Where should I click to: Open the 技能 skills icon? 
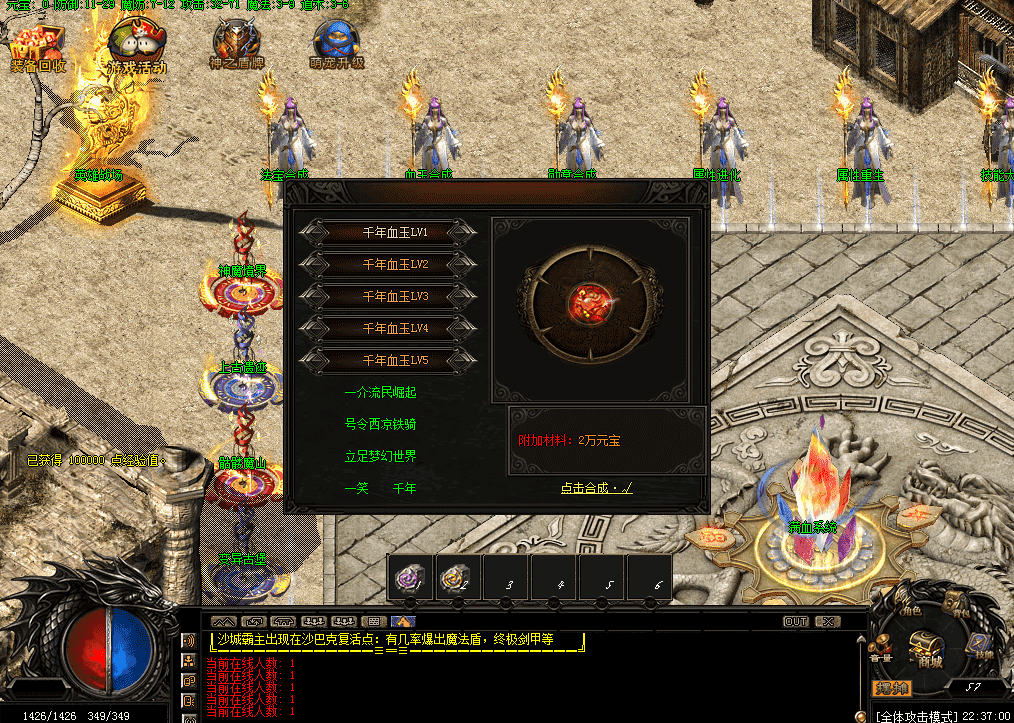(x=981, y=645)
